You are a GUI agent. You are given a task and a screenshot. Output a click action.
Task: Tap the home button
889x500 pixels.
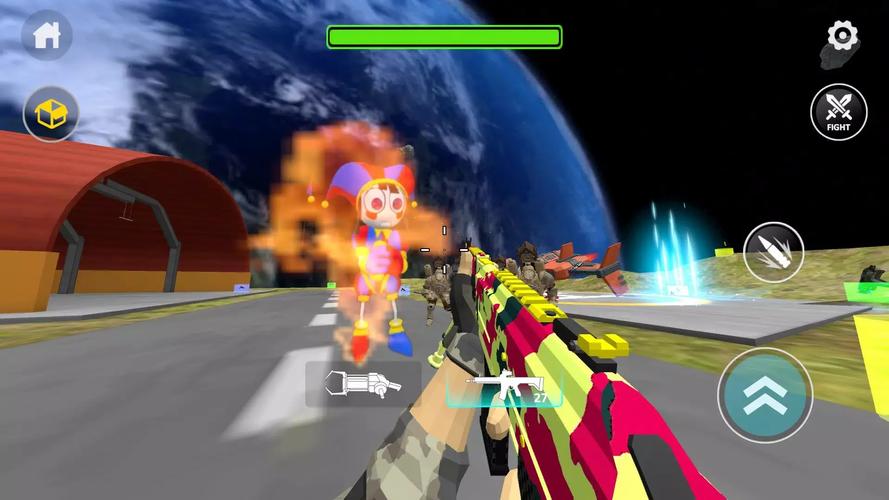pos(46,36)
